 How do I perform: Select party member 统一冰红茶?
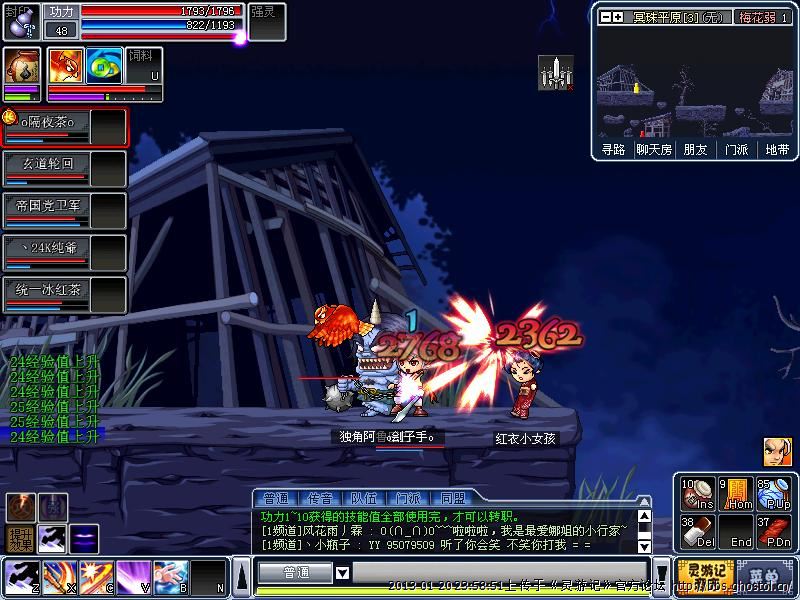[x=64, y=295]
